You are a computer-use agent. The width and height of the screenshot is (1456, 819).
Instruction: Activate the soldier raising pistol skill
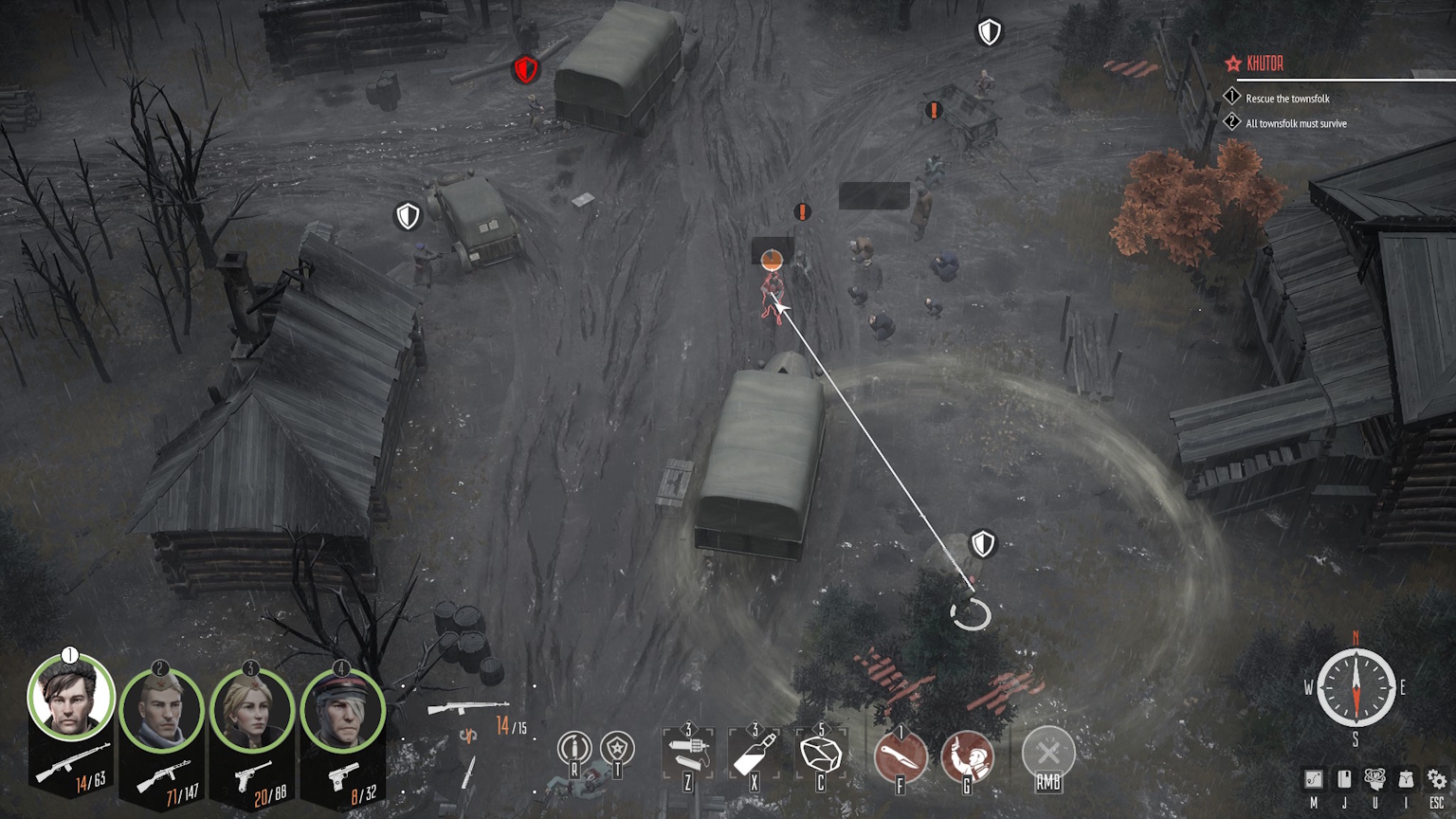pos(967,756)
